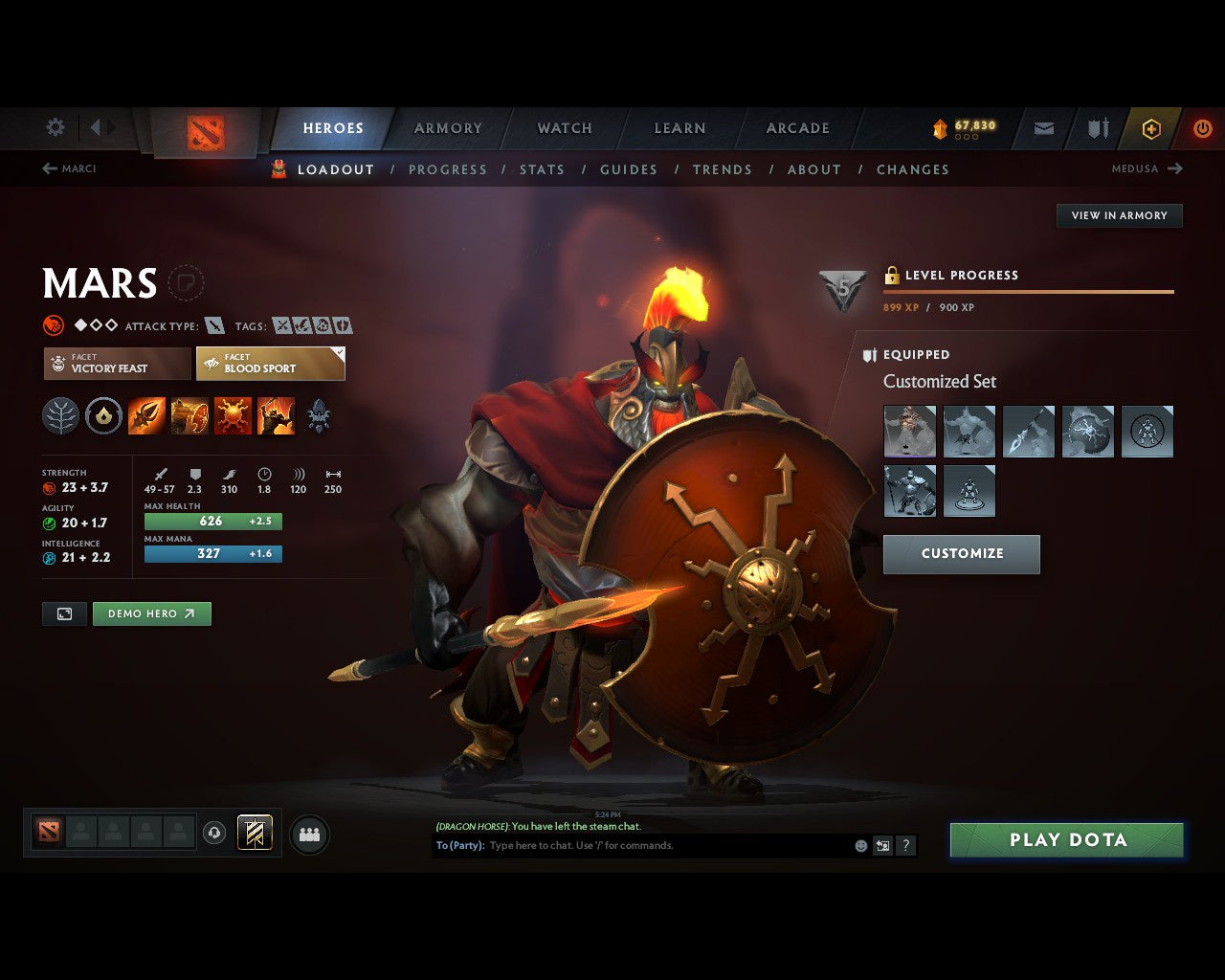Open Mars's talent tree icon
Screen dimensions: 1225x980
coord(60,415)
